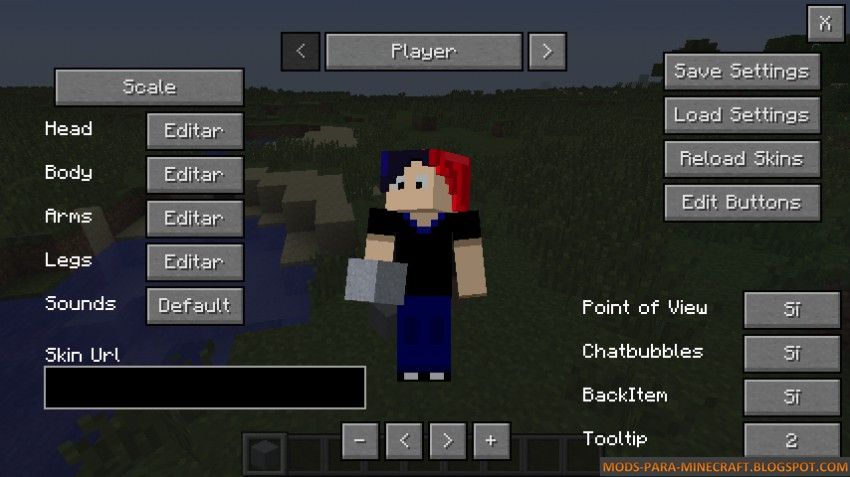
Task: Switch the BackItem option
Action: (x=791, y=397)
